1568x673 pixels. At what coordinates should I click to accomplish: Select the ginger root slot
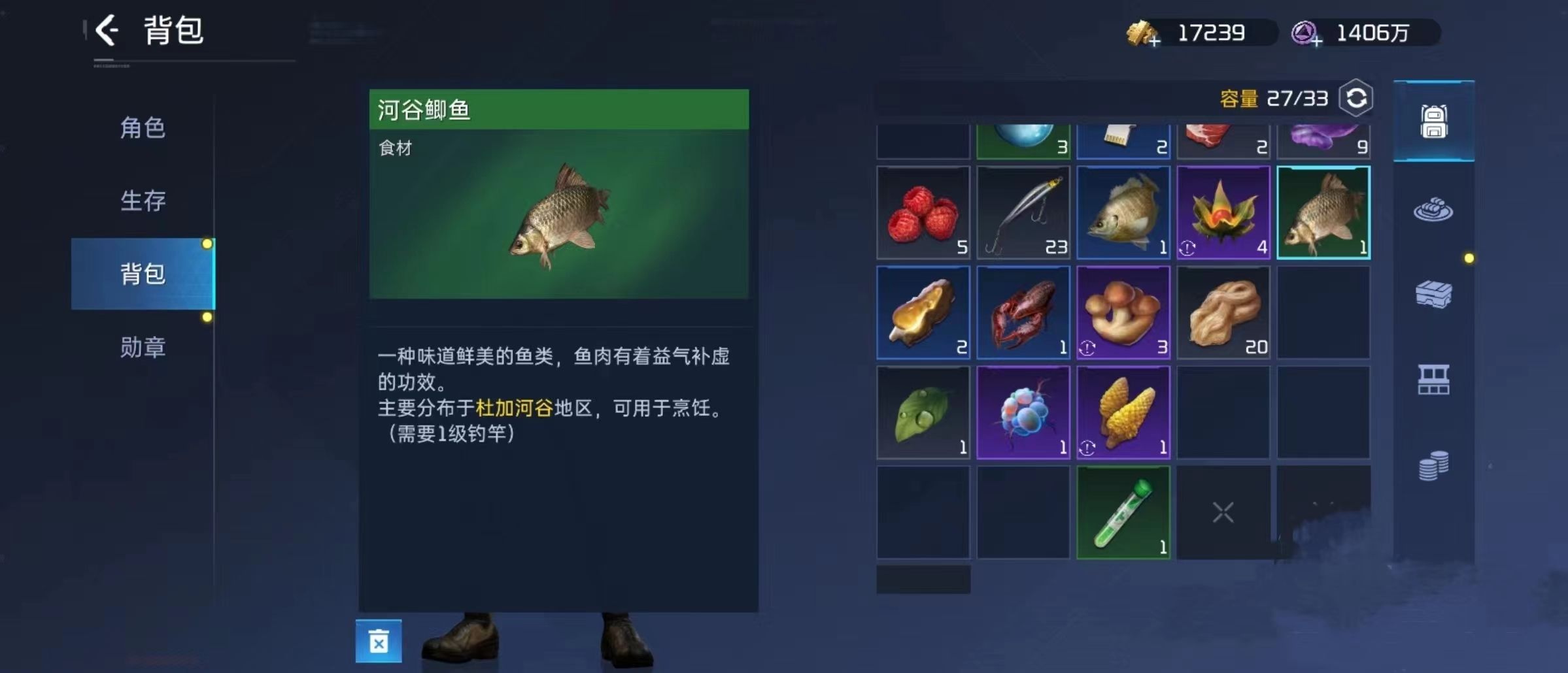tap(1223, 312)
